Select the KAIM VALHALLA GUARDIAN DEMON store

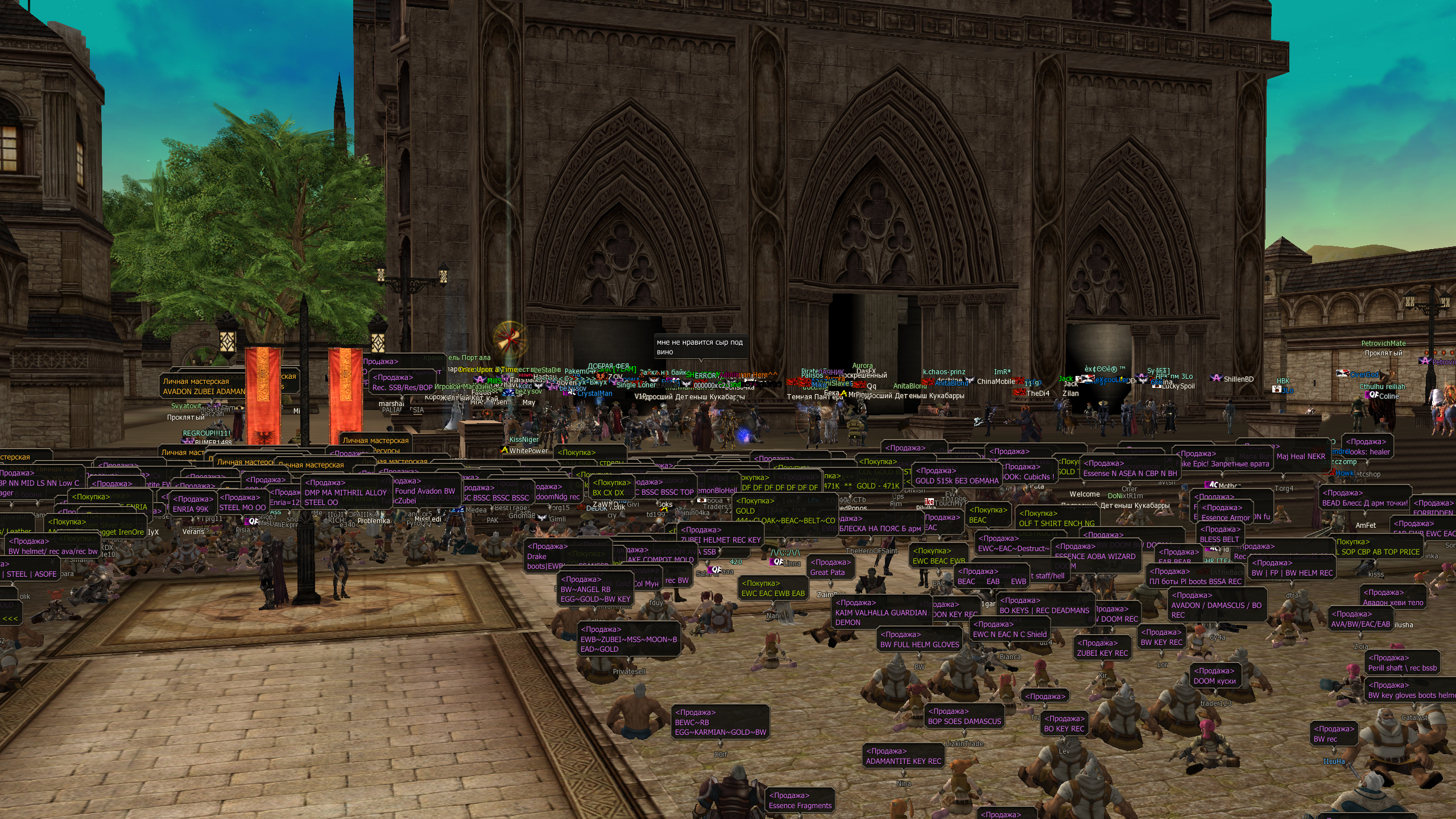click(880, 613)
